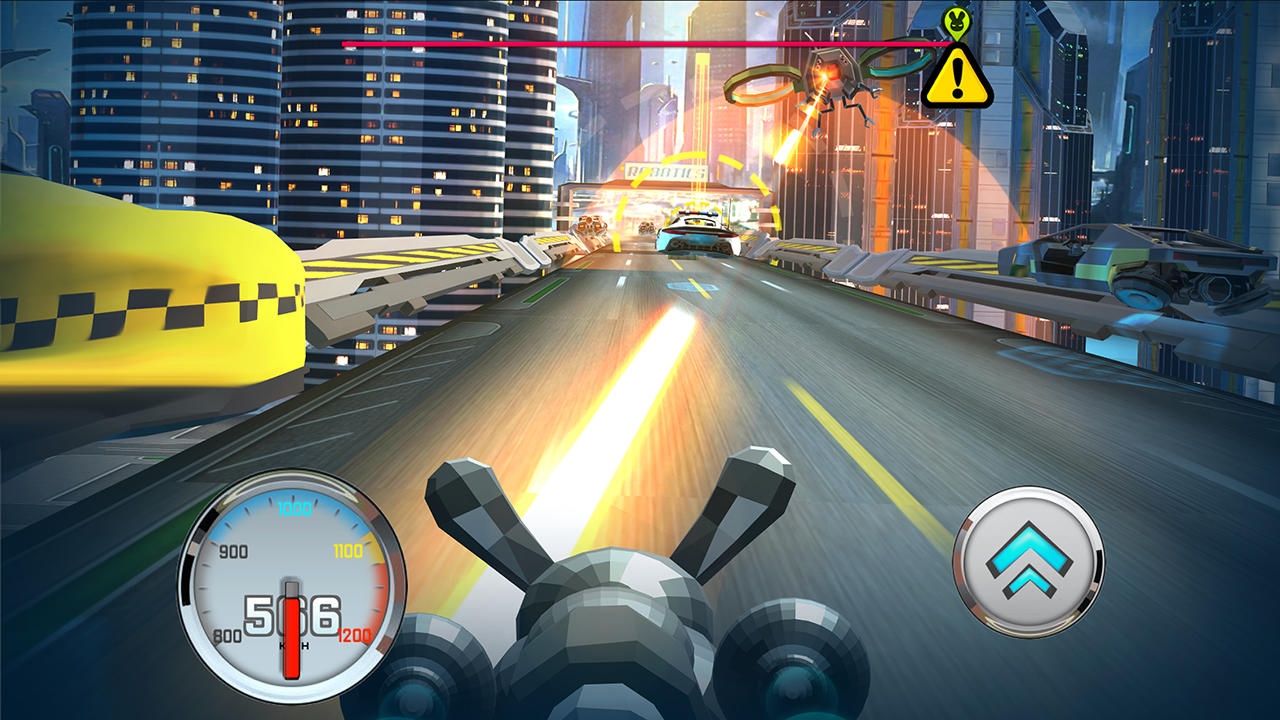Click the yellow checkered taxi vehicle
The height and width of the screenshot is (720, 1280).
140,300
